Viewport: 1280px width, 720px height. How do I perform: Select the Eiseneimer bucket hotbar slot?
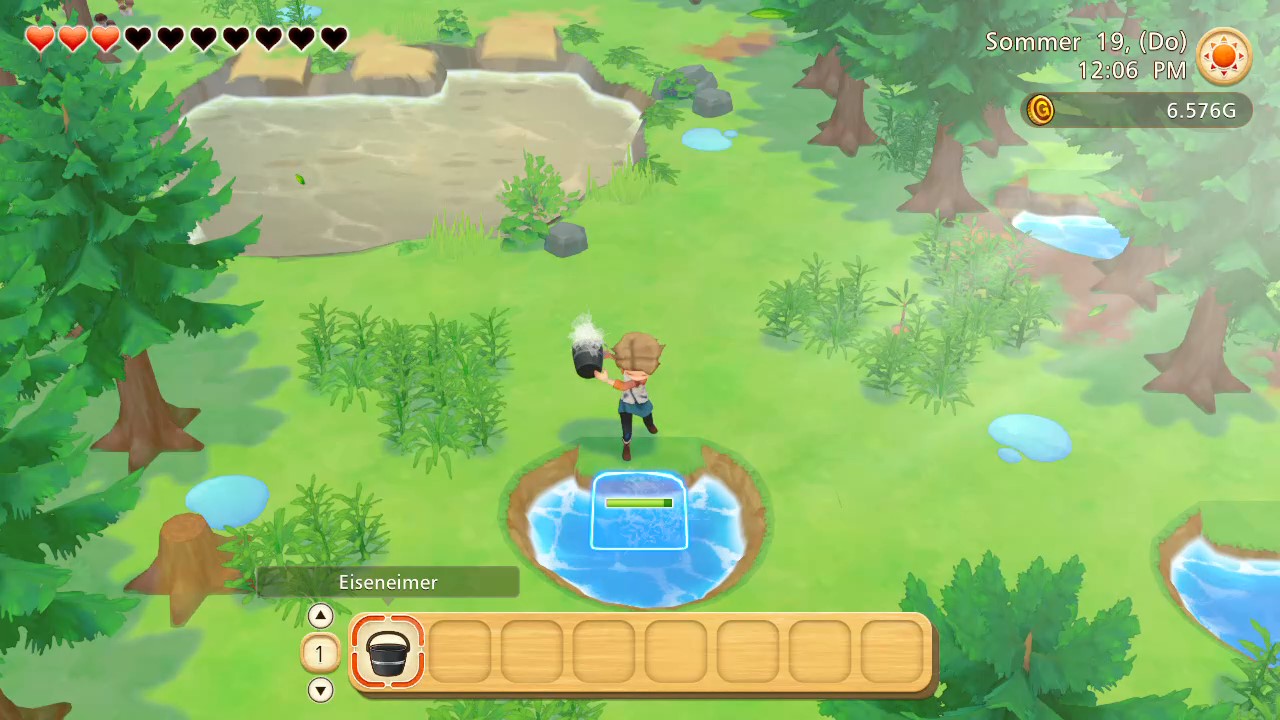pyautogui.click(x=388, y=651)
